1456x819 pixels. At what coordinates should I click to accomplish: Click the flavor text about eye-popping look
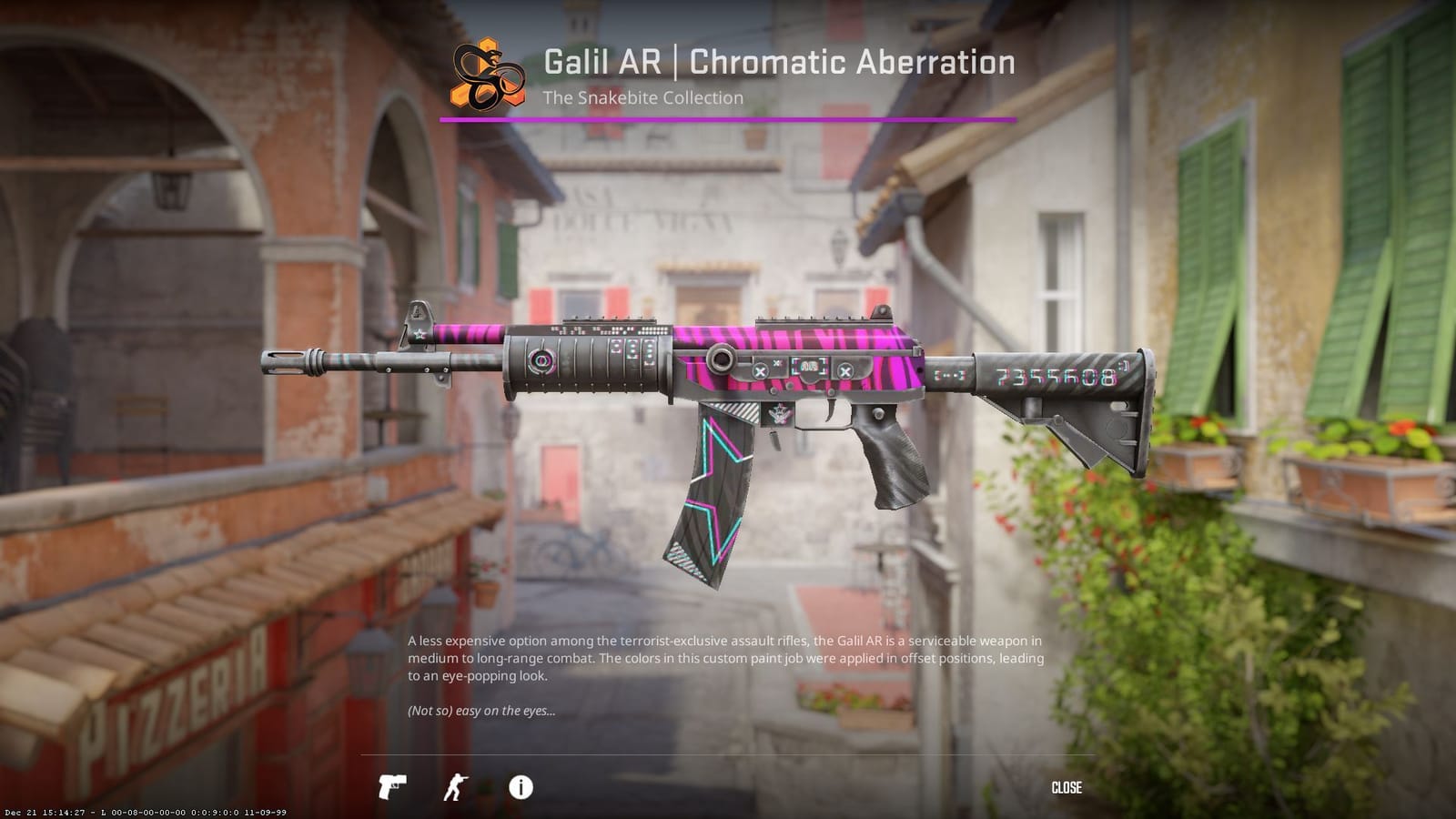click(482, 713)
